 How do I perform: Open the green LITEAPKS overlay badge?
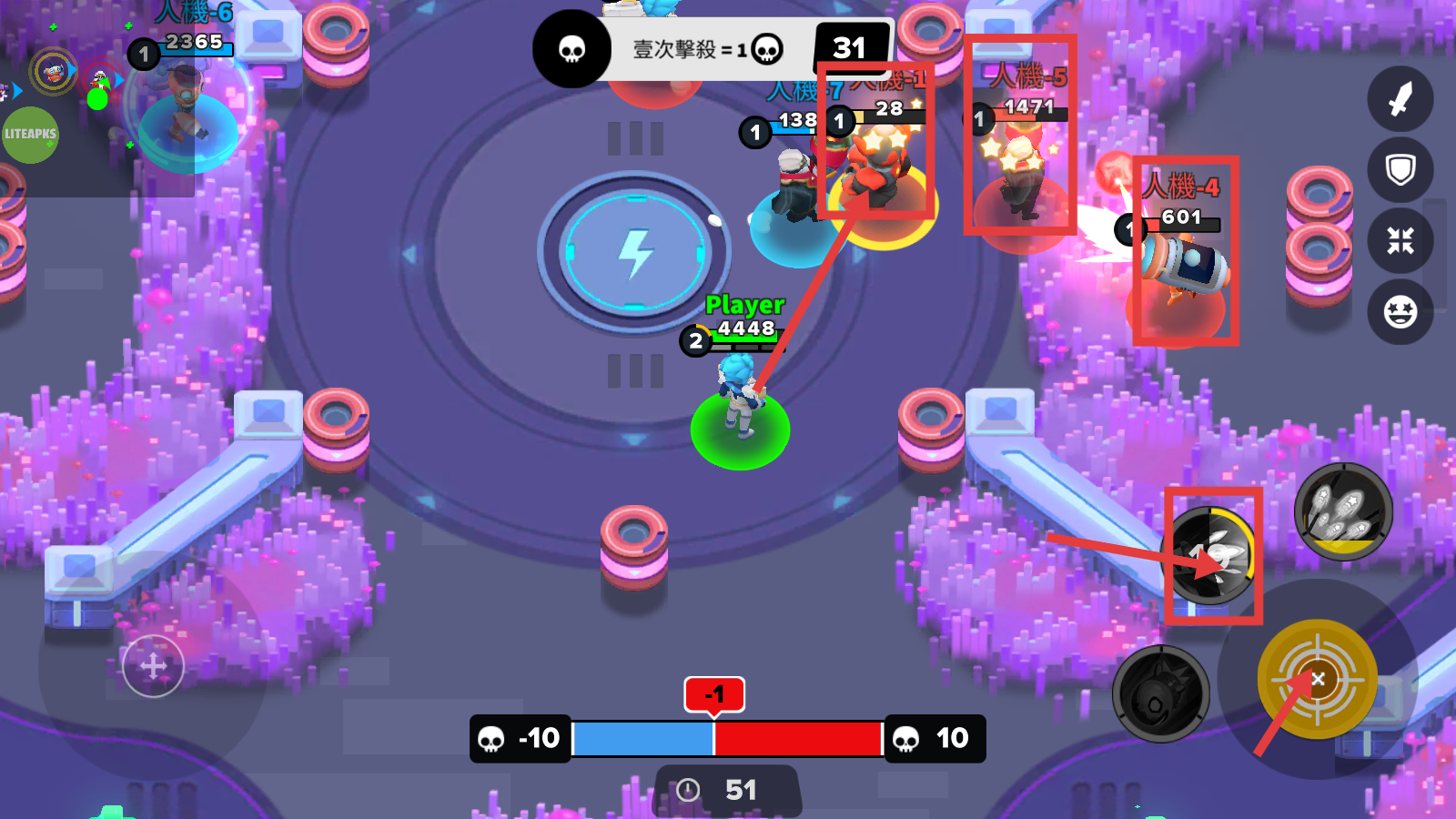[x=30, y=135]
